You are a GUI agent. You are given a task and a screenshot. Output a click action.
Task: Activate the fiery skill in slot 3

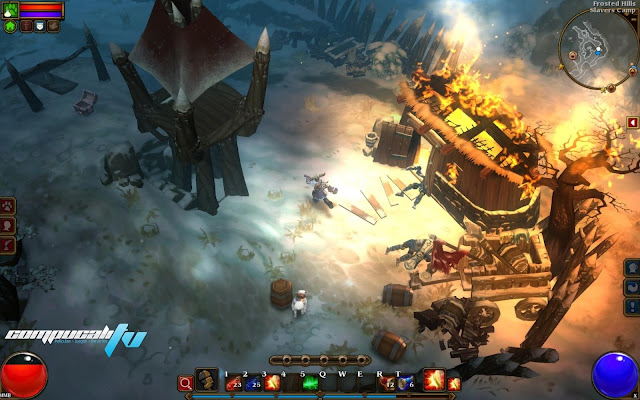[x=270, y=380]
